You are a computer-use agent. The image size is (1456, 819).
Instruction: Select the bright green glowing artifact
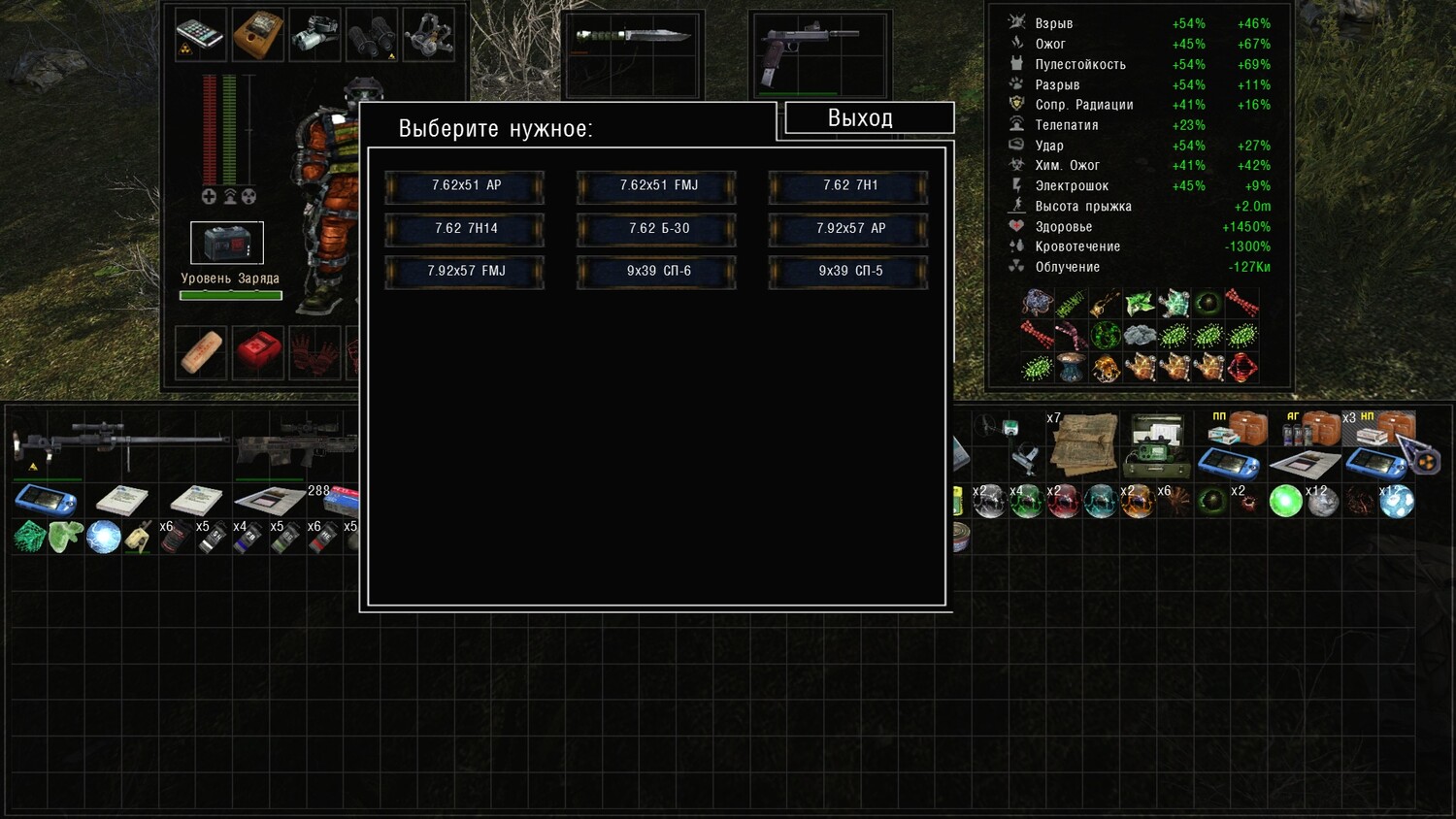(x=1285, y=502)
